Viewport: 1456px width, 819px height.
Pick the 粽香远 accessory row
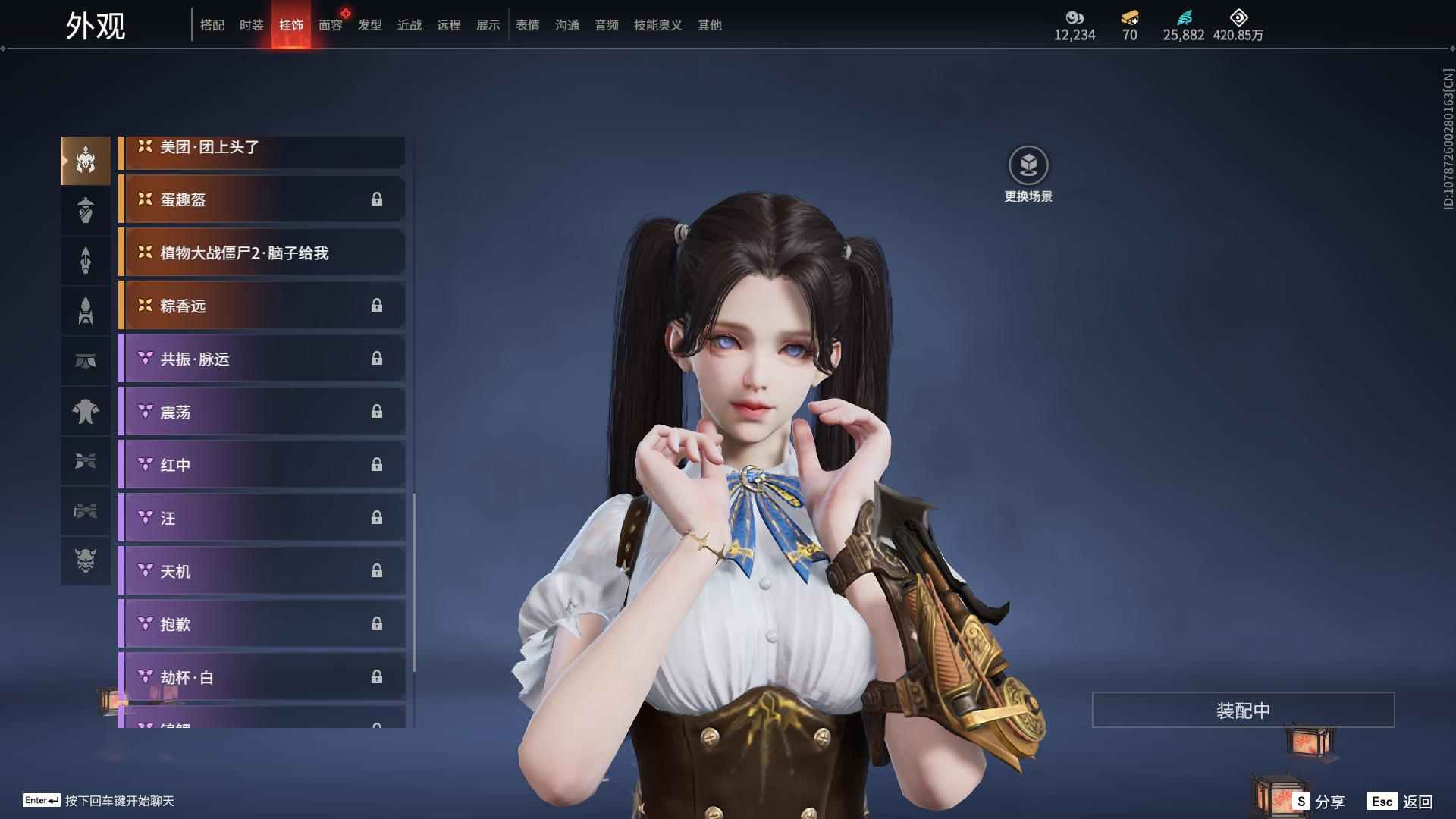(262, 306)
